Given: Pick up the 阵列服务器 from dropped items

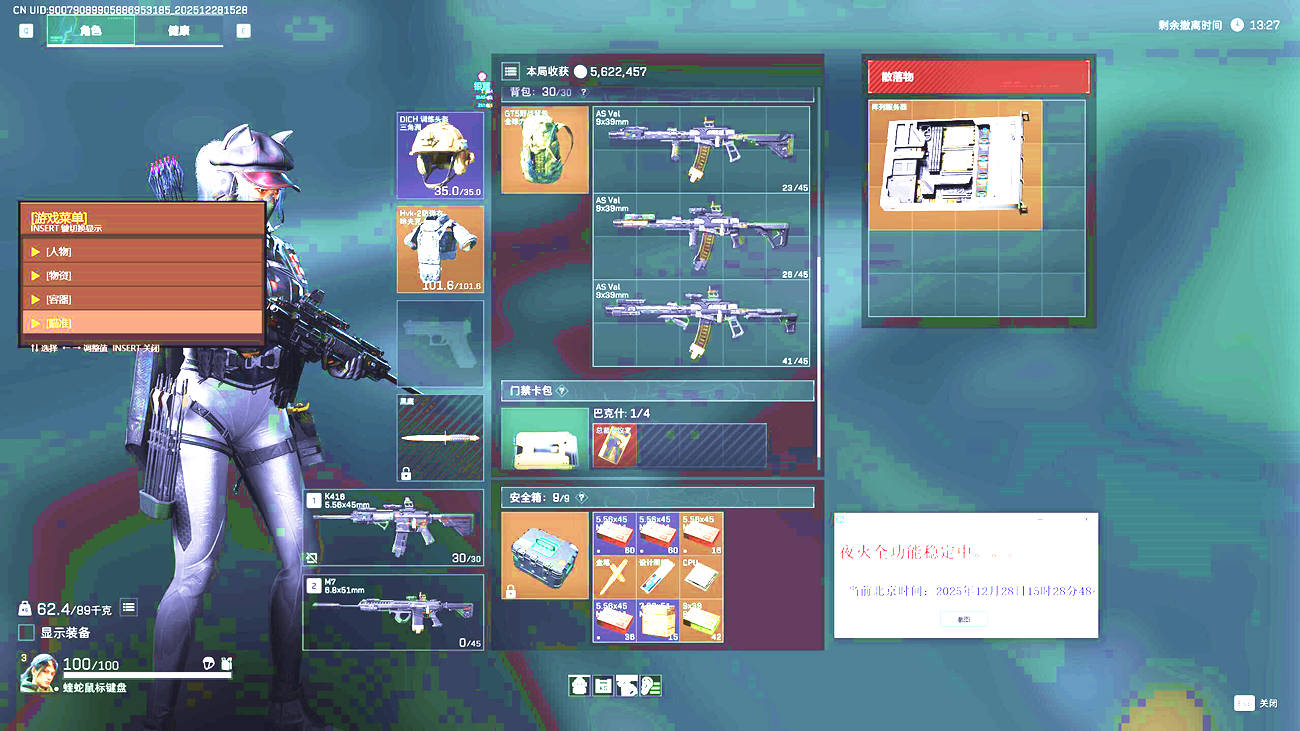Looking at the screenshot, I should click(955, 165).
